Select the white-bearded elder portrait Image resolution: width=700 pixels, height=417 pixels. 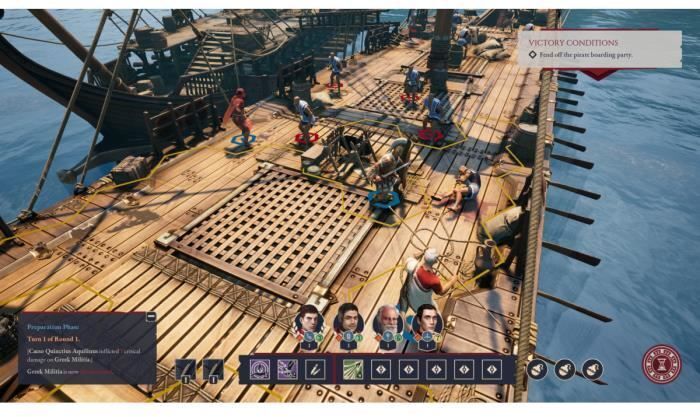(388, 321)
